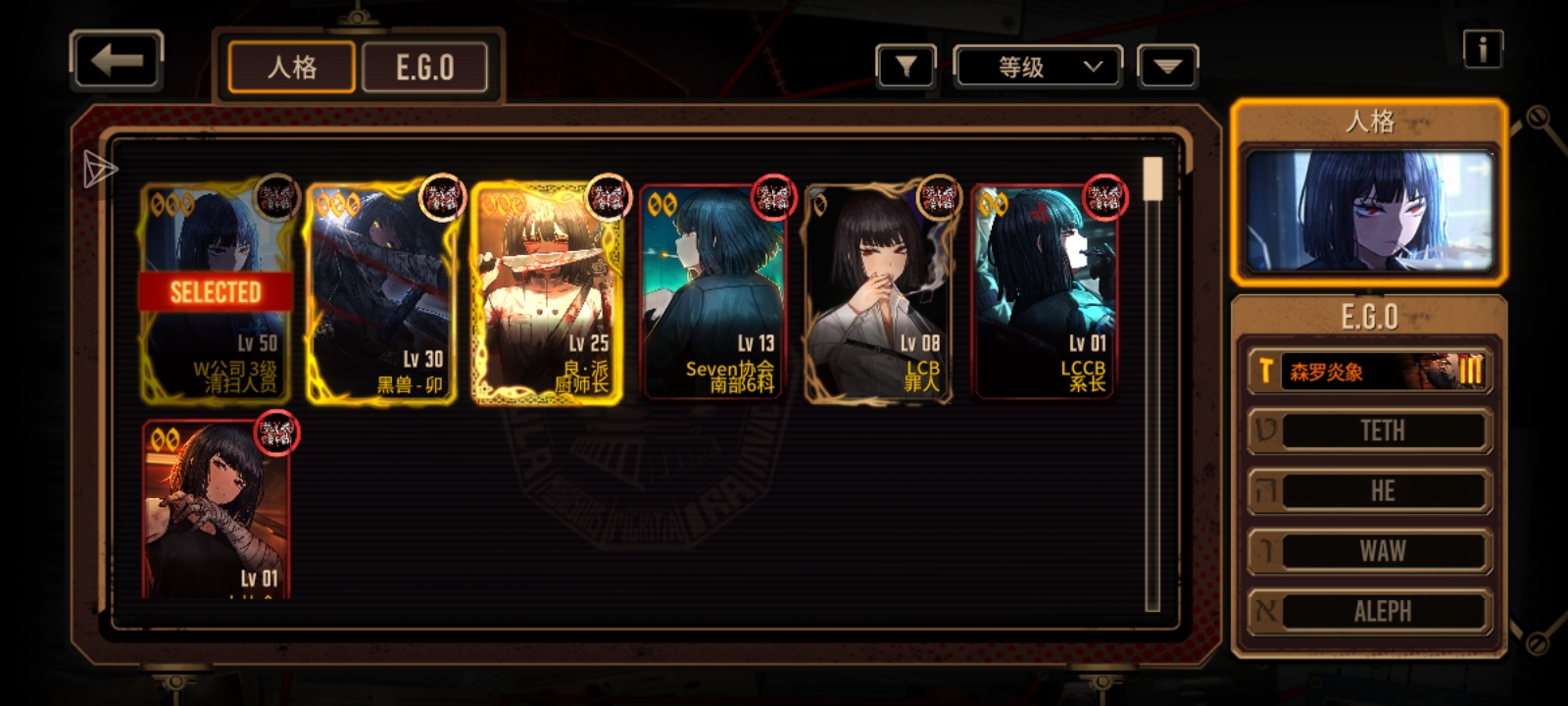
Task: Open the info button
Action: click(x=1482, y=49)
